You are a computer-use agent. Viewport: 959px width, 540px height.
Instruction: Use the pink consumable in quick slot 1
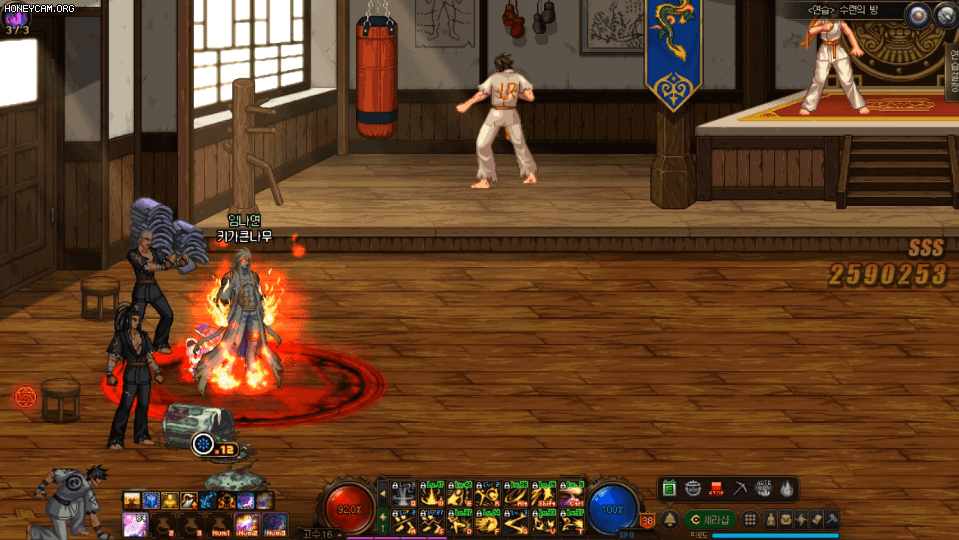pyautogui.click(x=133, y=522)
